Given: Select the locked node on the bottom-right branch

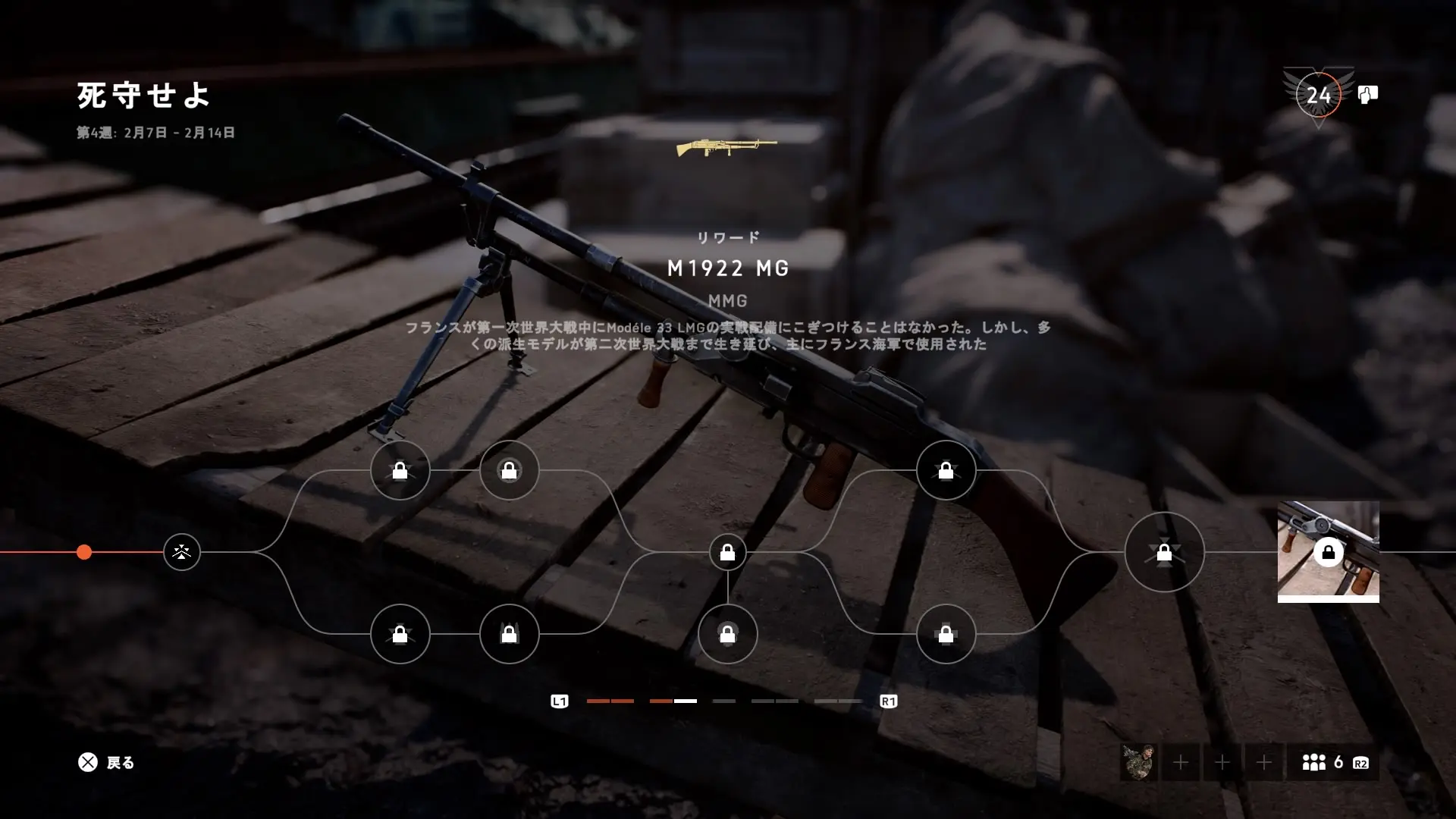Looking at the screenshot, I should [x=945, y=635].
